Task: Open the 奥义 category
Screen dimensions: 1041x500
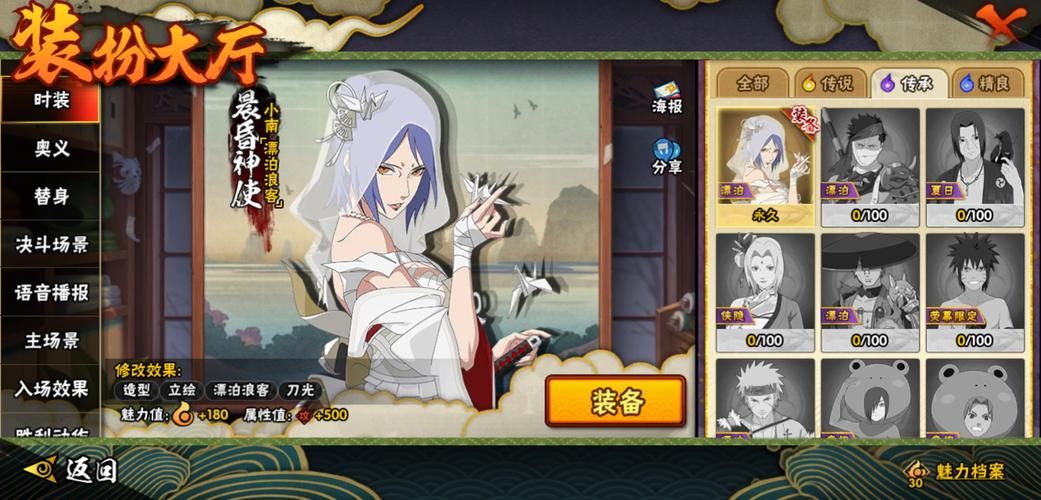Action: point(51,148)
